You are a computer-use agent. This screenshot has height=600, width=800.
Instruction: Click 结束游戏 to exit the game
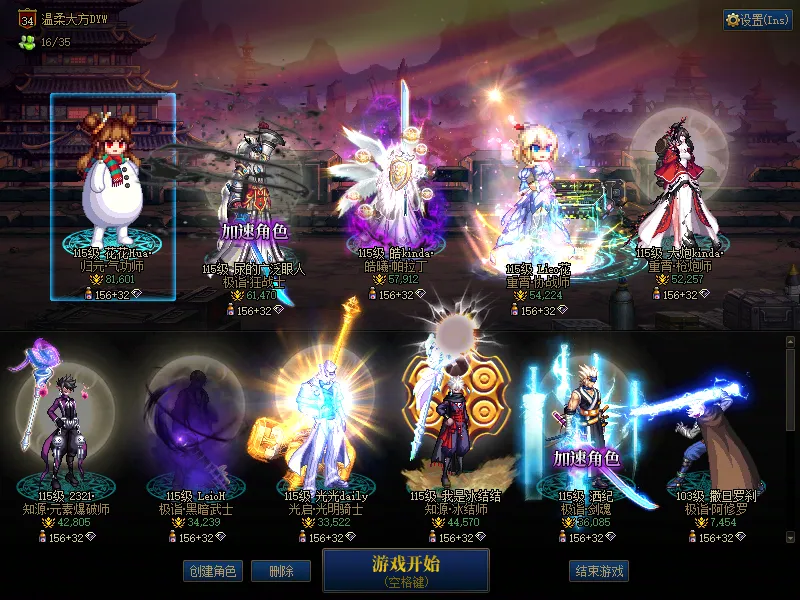(x=599, y=571)
